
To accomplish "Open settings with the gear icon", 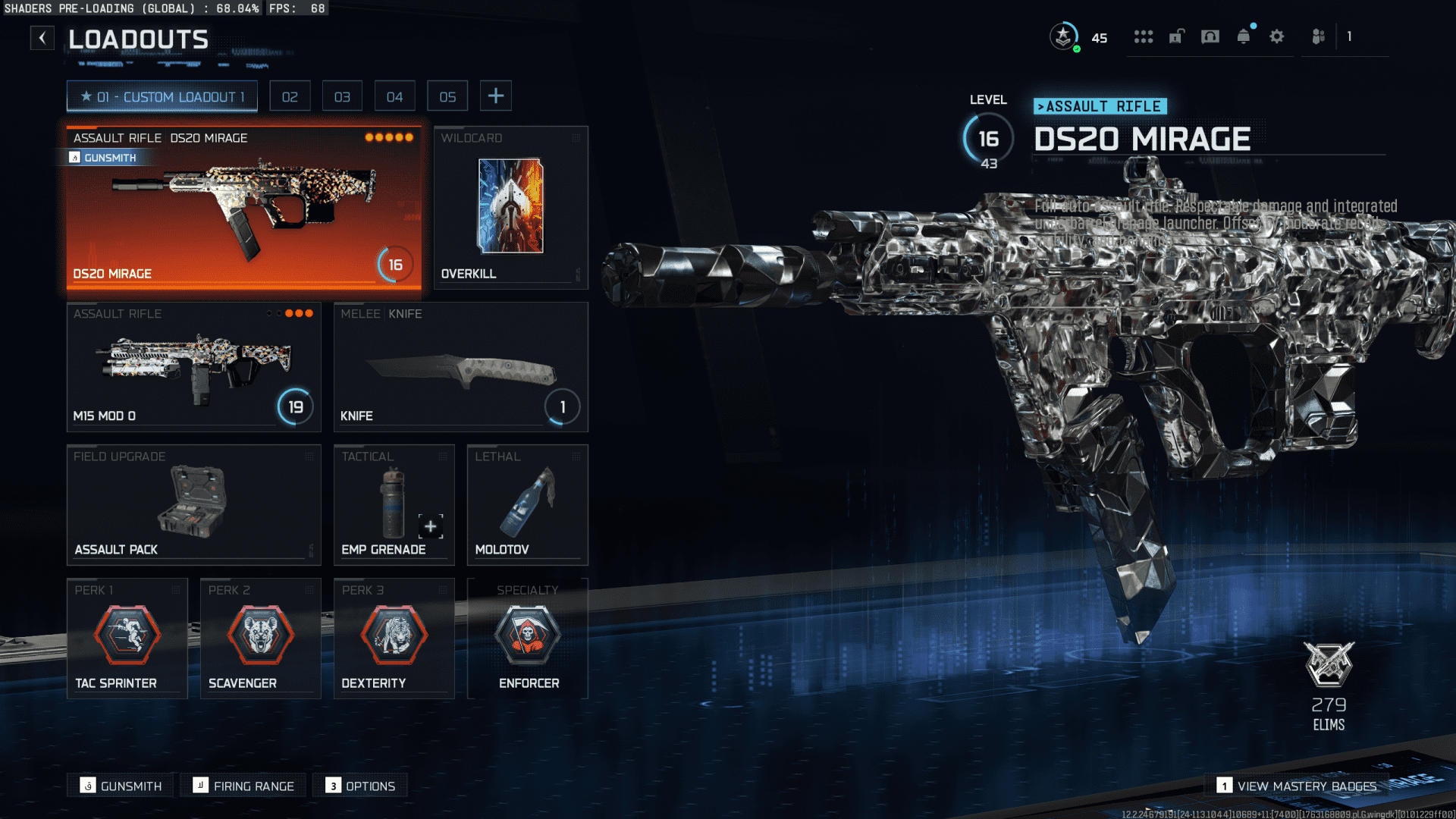I will (x=1277, y=36).
